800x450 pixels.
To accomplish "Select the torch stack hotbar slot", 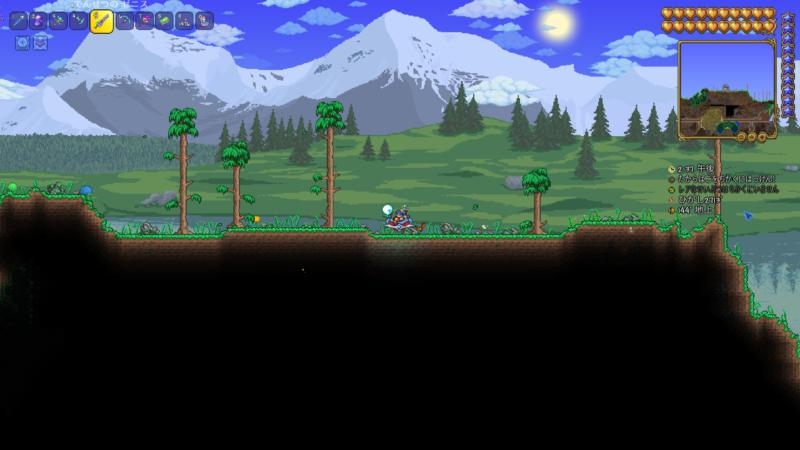I will (x=185, y=20).
